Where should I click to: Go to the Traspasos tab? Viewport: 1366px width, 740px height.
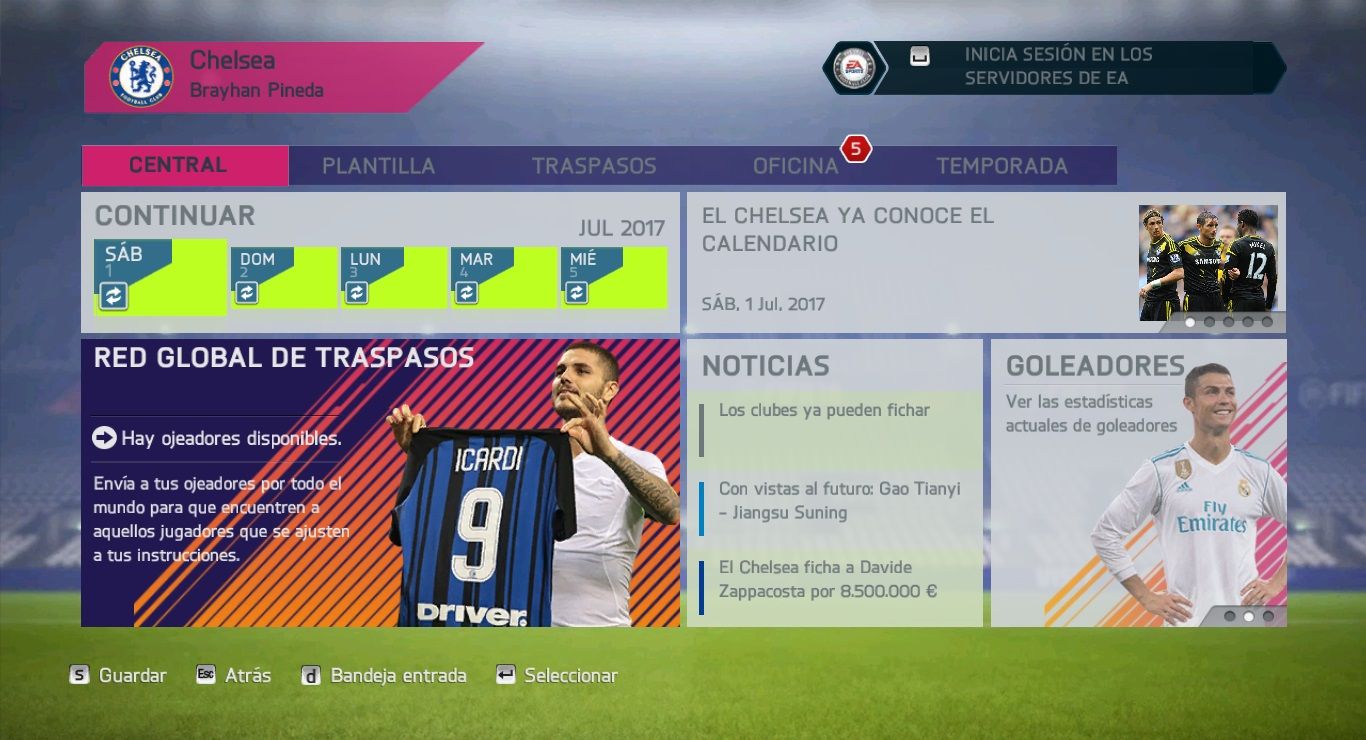(594, 166)
